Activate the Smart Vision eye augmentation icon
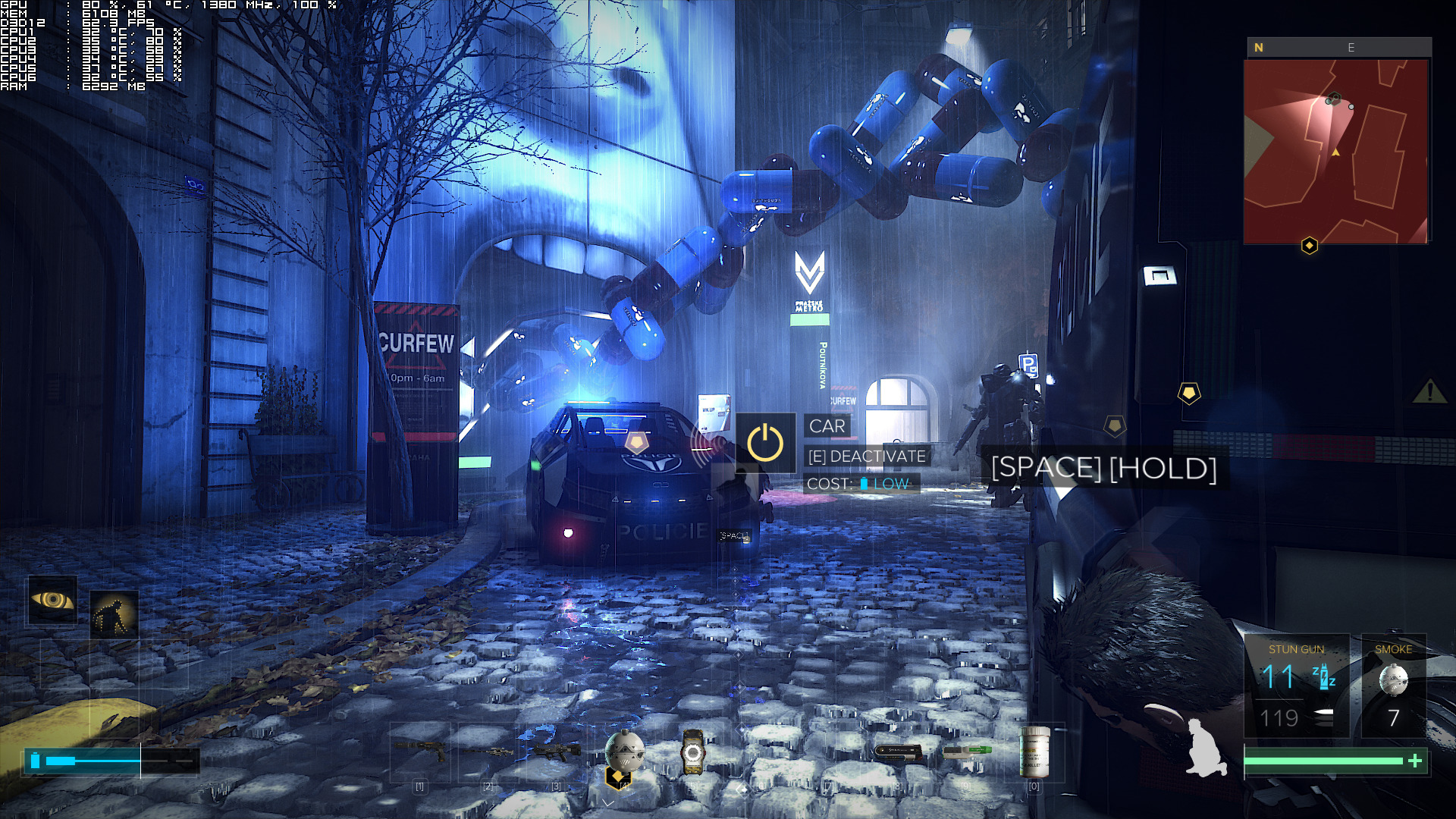 (52, 601)
